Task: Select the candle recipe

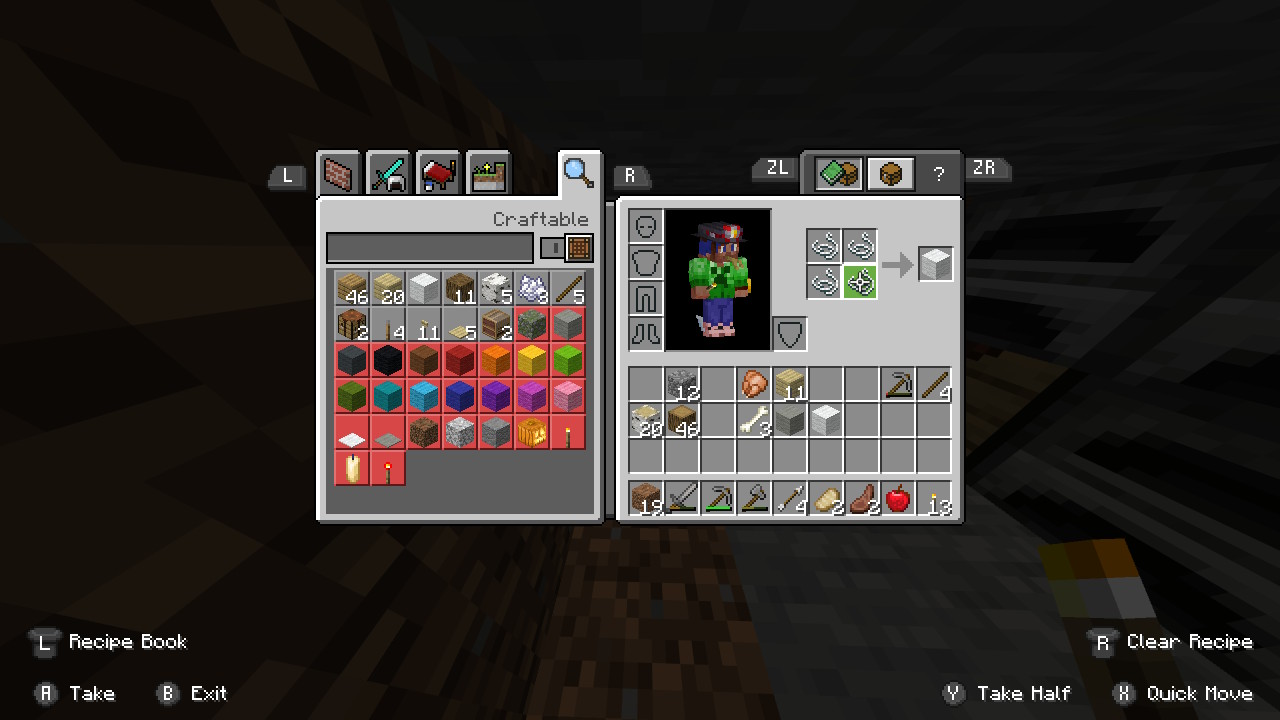Action: (x=352, y=469)
